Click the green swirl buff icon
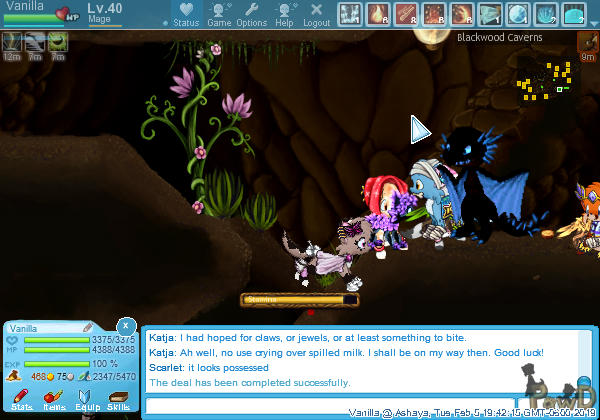 click(57, 42)
